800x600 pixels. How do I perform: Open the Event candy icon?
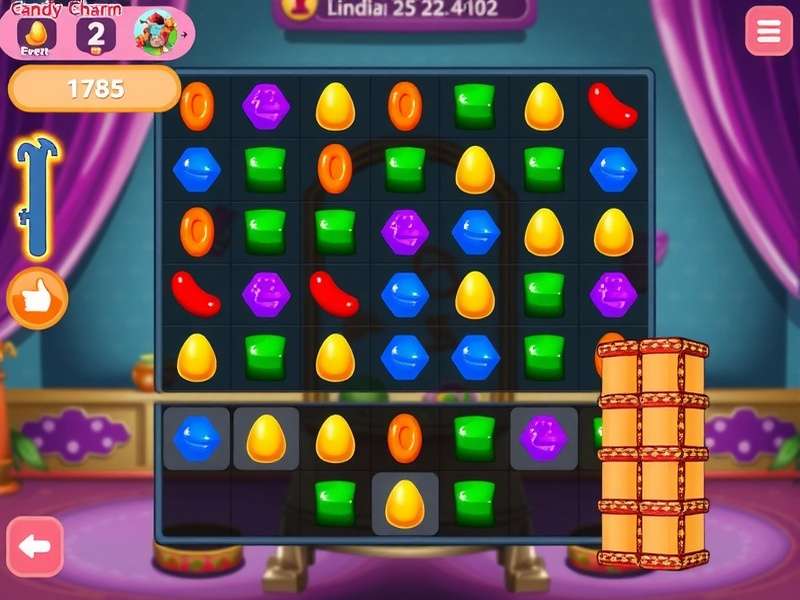(36, 34)
